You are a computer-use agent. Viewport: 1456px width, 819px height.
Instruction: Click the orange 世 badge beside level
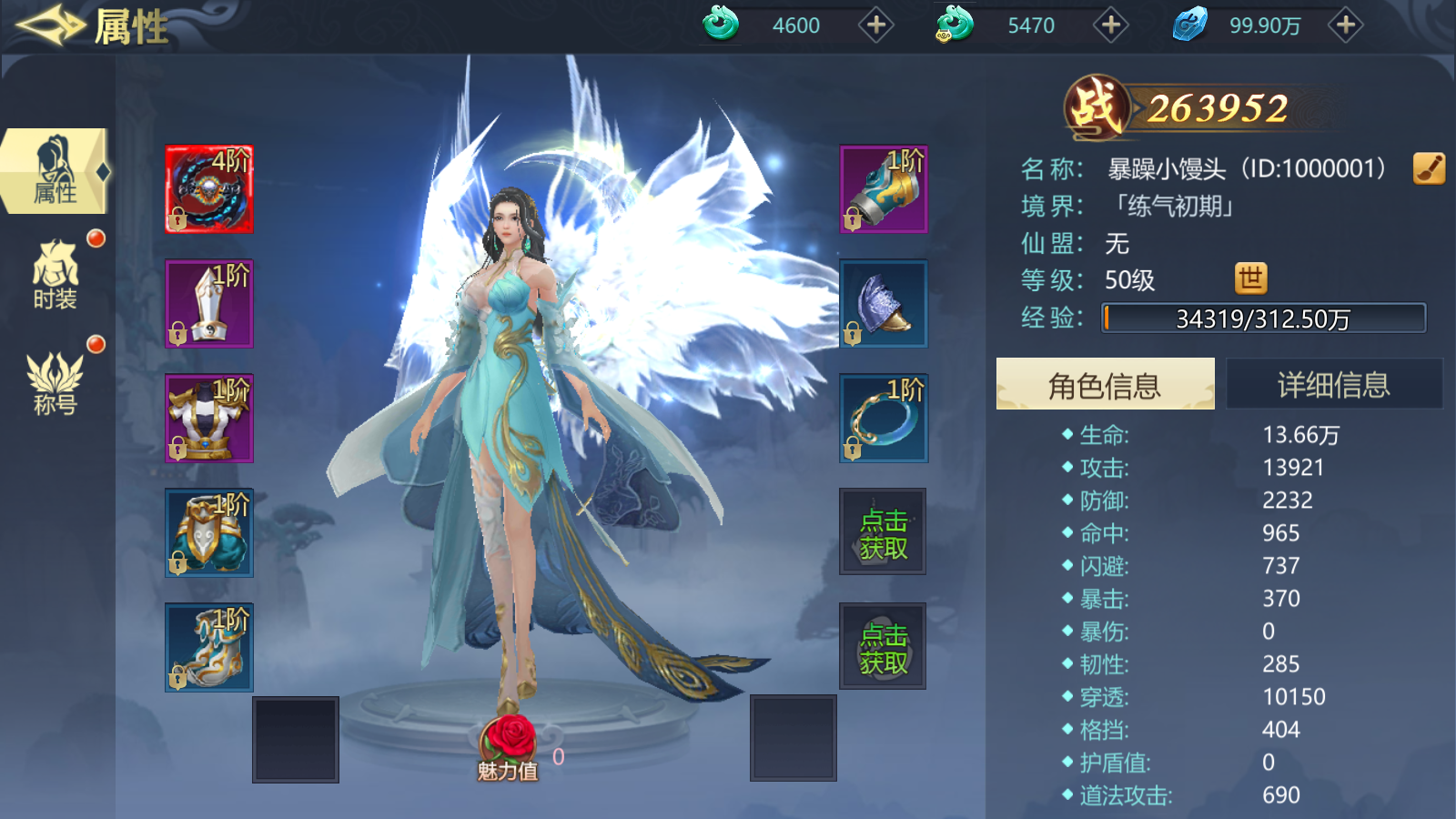tap(1250, 279)
